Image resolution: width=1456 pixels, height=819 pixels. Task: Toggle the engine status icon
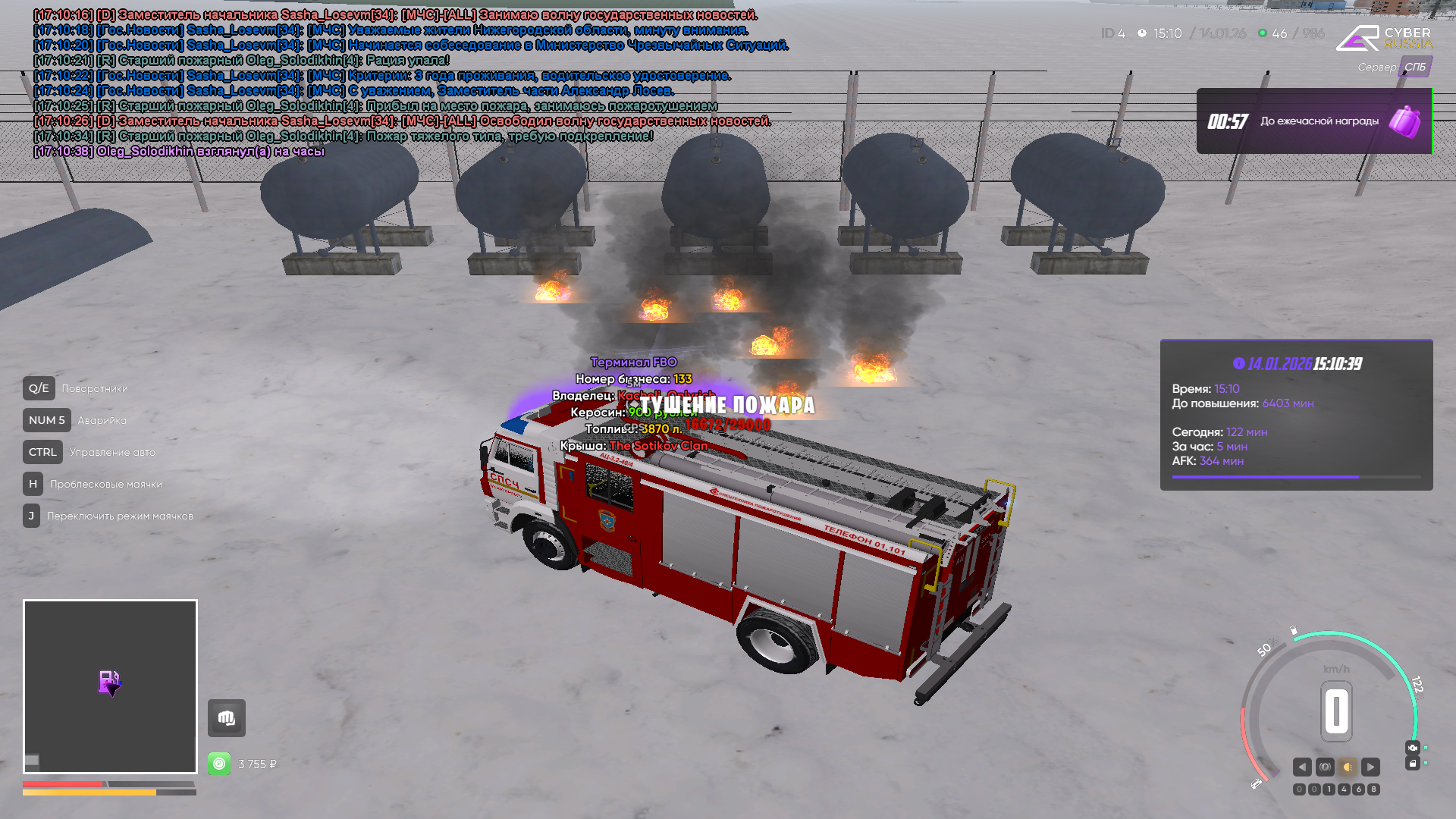pos(1412,748)
